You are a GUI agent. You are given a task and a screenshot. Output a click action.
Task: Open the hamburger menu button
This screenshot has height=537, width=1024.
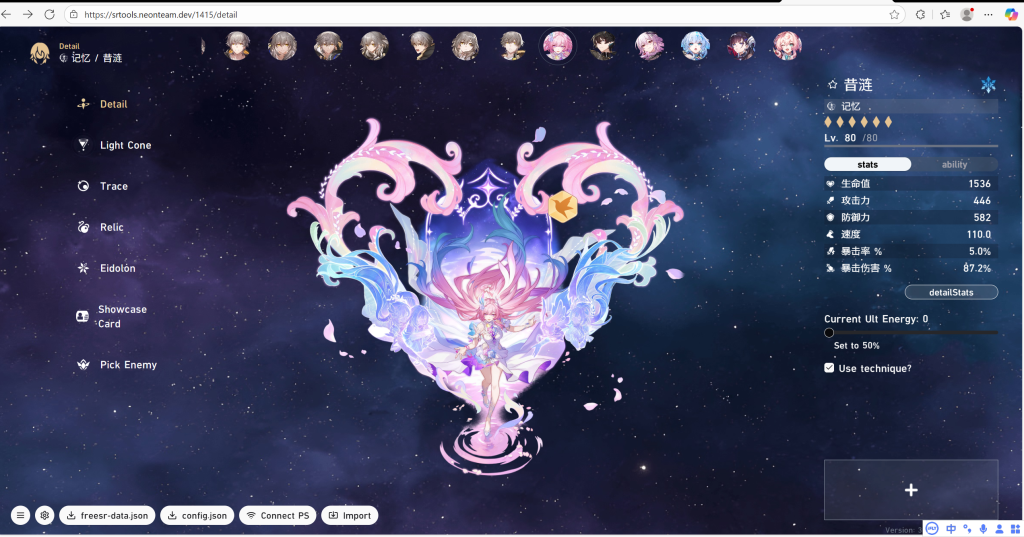(20, 516)
